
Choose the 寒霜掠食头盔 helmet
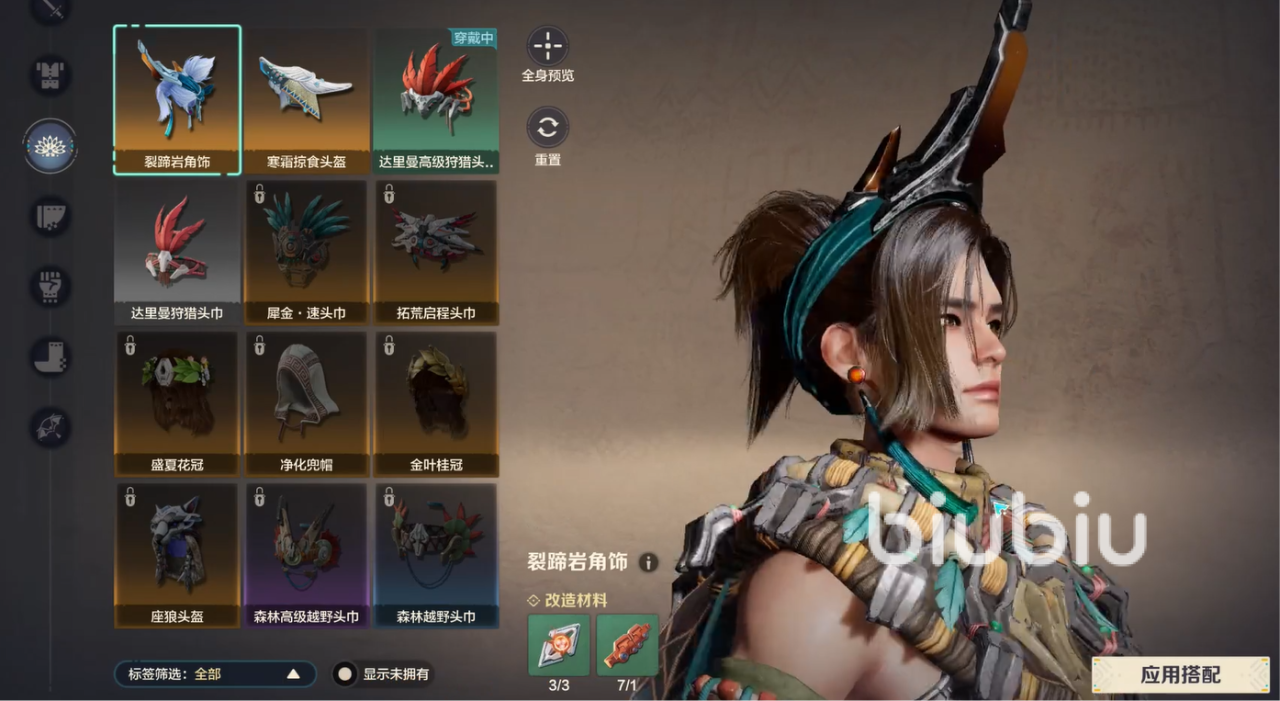click(306, 99)
